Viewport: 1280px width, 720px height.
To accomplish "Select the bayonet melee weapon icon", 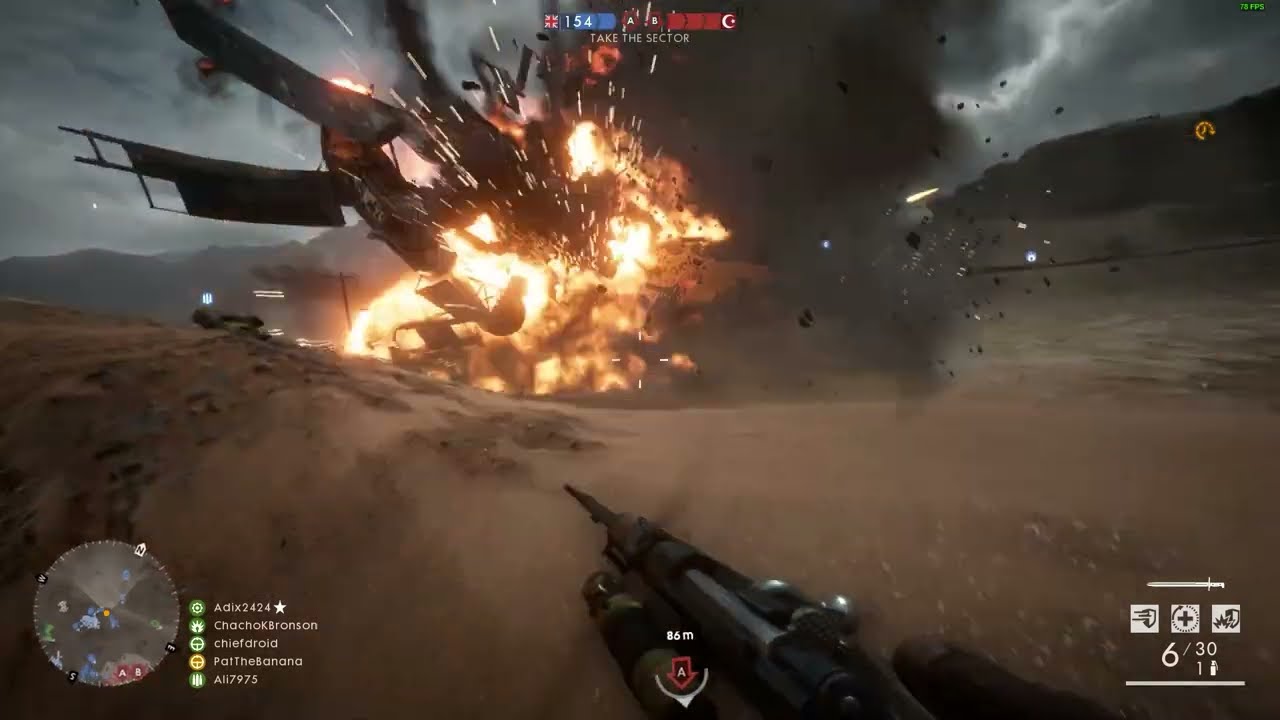I will (x=1185, y=584).
